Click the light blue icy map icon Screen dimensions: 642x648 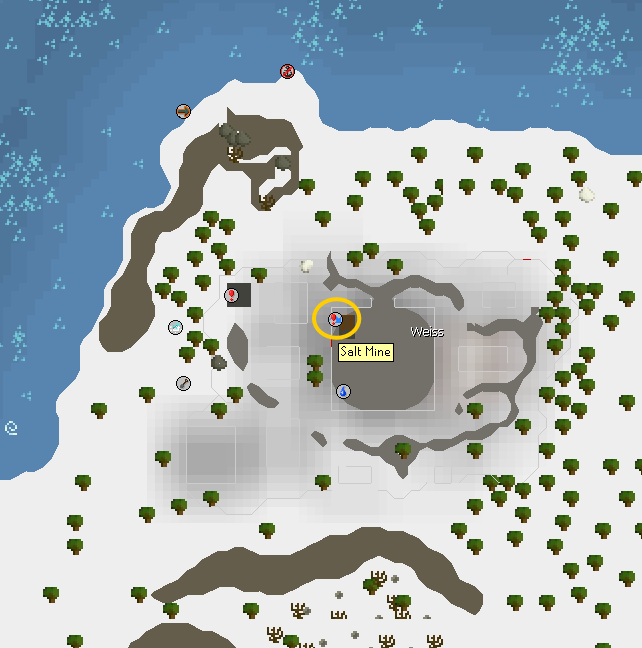click(x=176, y=327)
